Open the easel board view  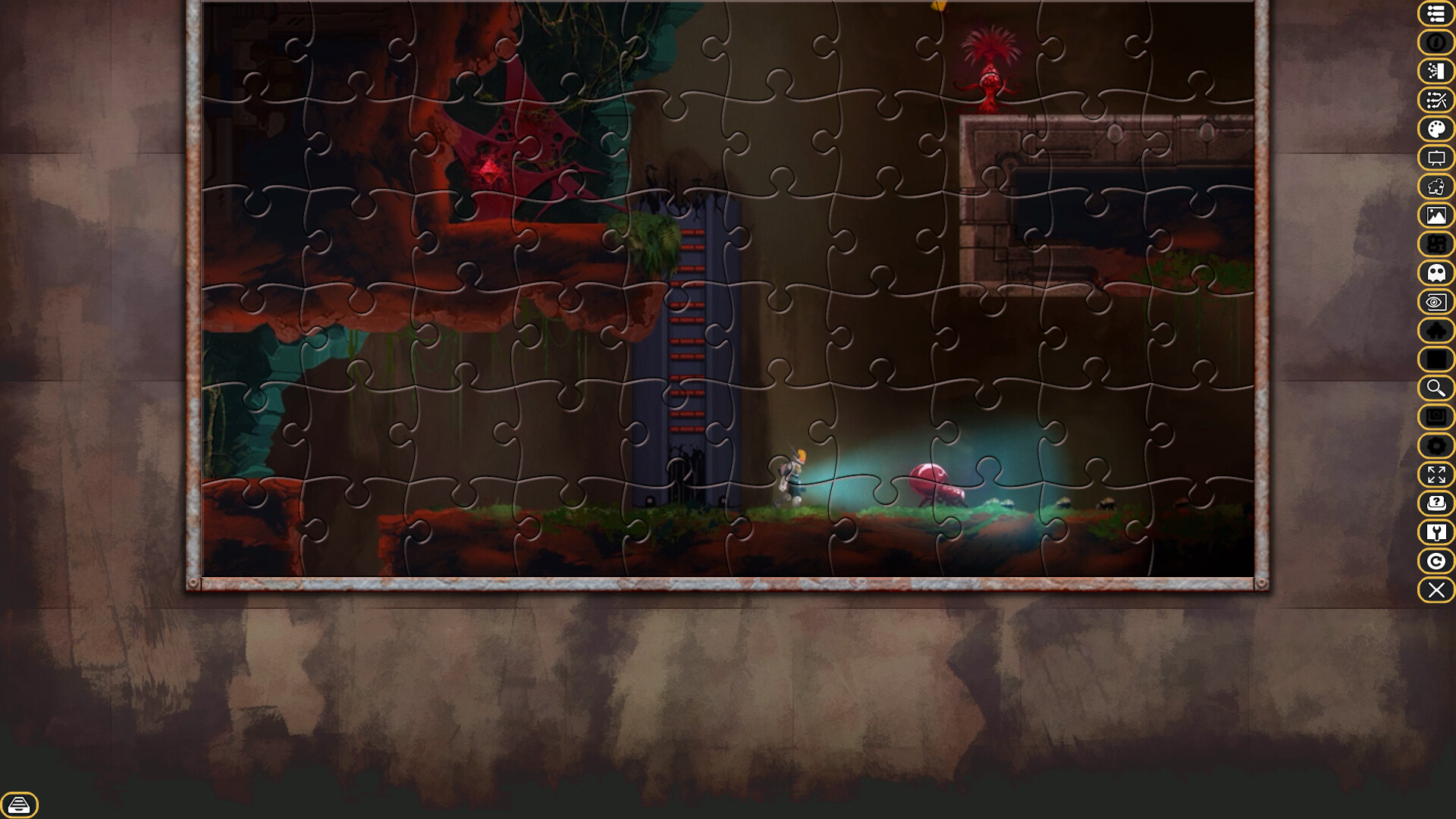(x=1436, y=158)
